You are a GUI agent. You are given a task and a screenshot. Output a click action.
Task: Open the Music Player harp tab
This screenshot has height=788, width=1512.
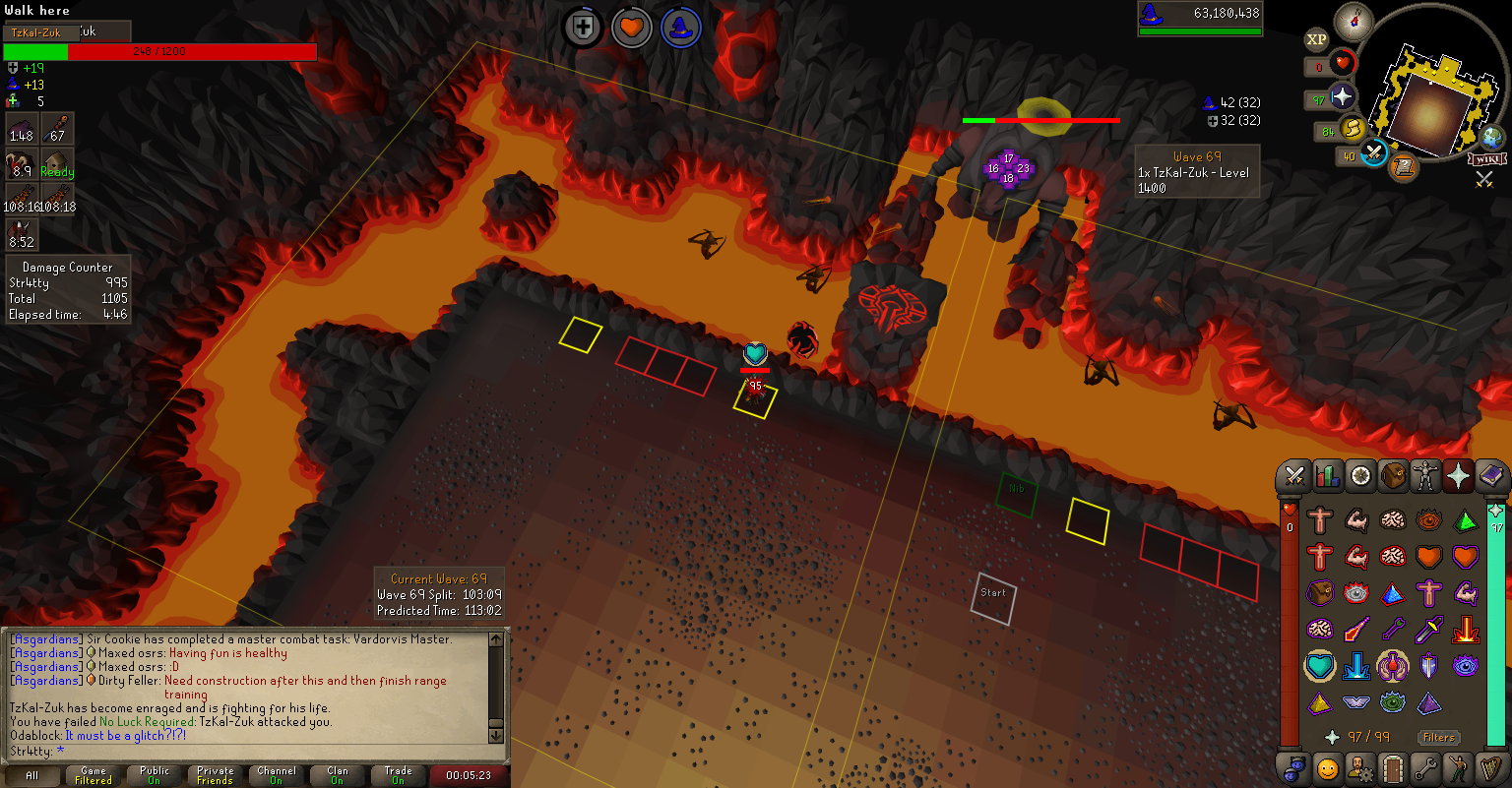[1491, 767]
